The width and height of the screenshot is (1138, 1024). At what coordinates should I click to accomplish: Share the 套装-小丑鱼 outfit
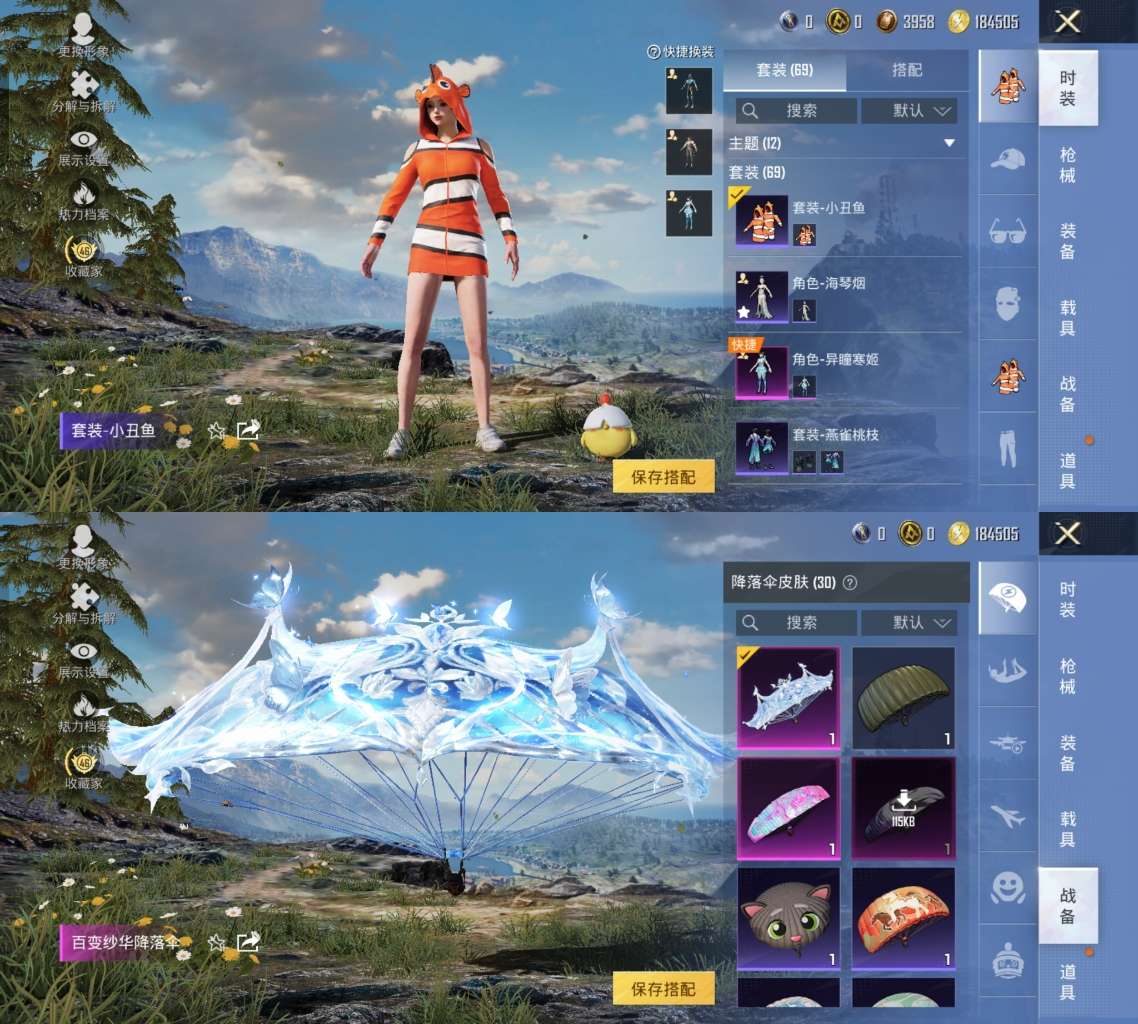pos(248,431)
